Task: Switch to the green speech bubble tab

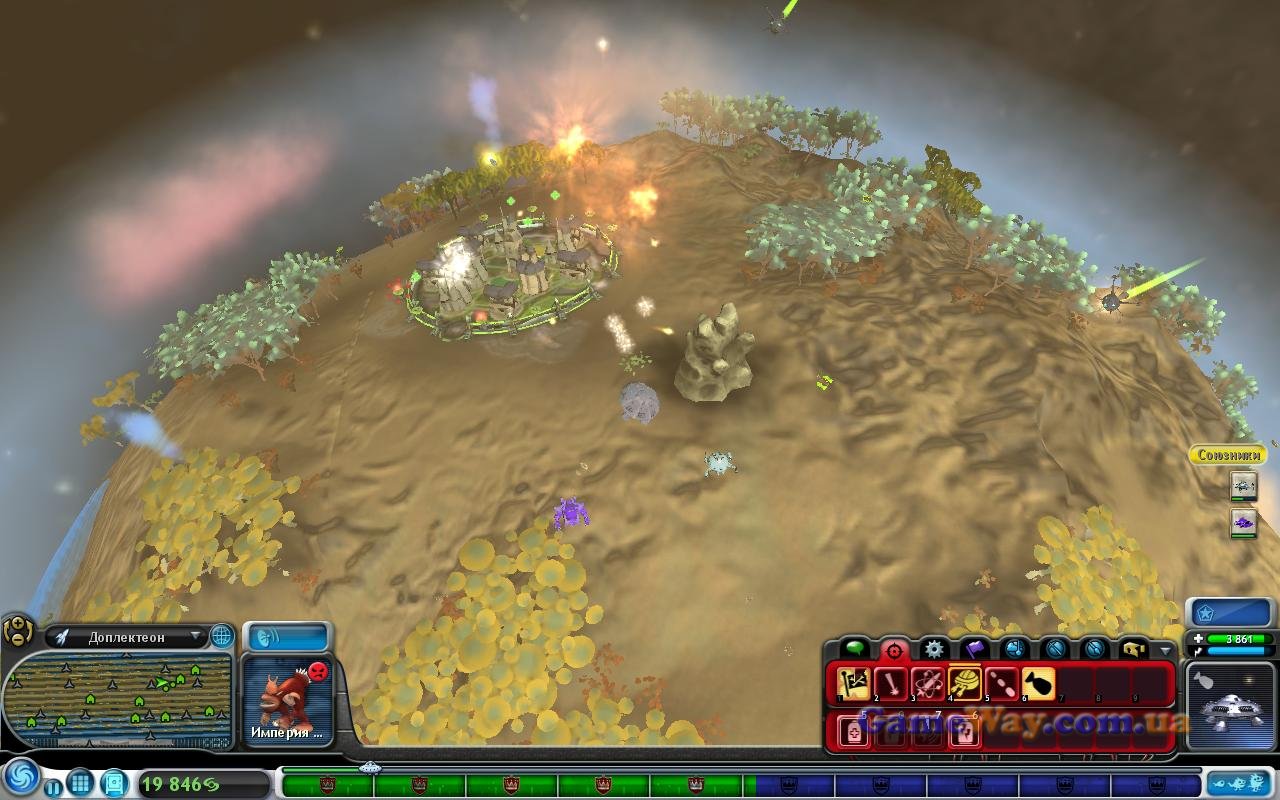Action: [x=856, y=650]
